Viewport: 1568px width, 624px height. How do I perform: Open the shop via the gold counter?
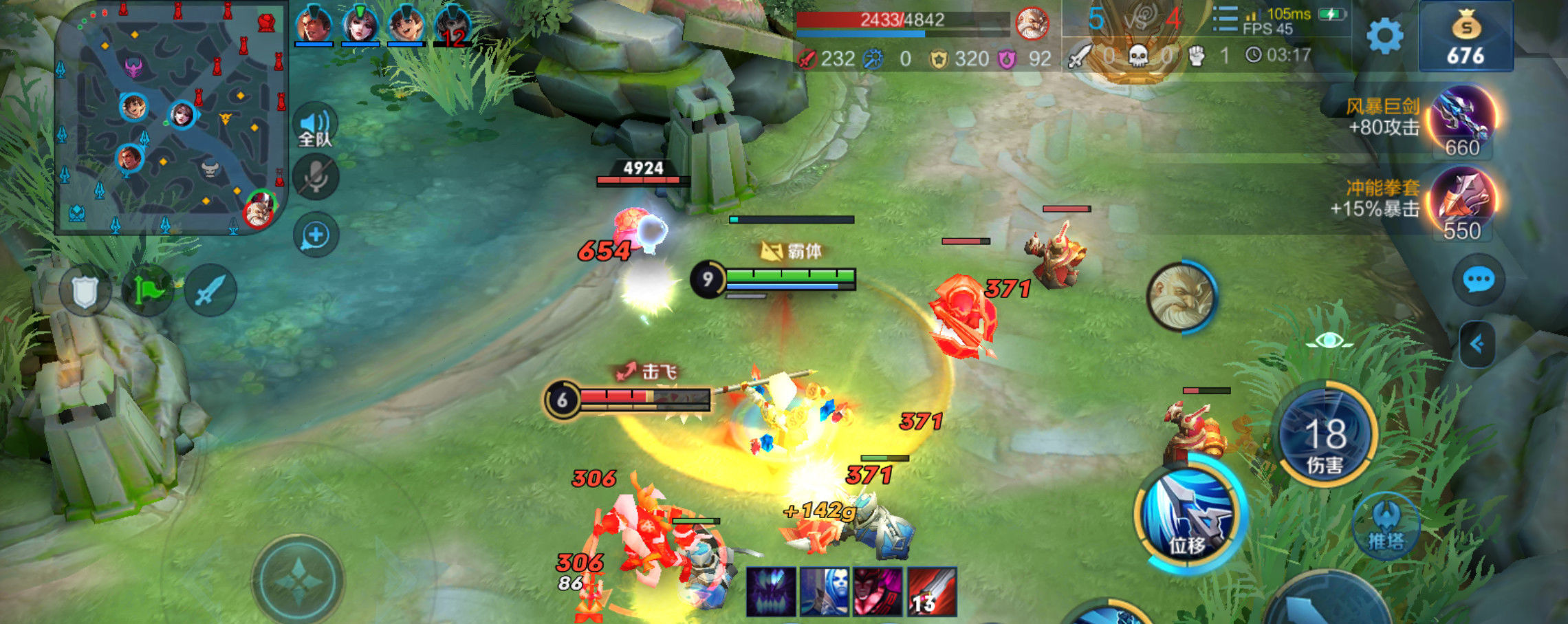click(x=1466, y=38)
